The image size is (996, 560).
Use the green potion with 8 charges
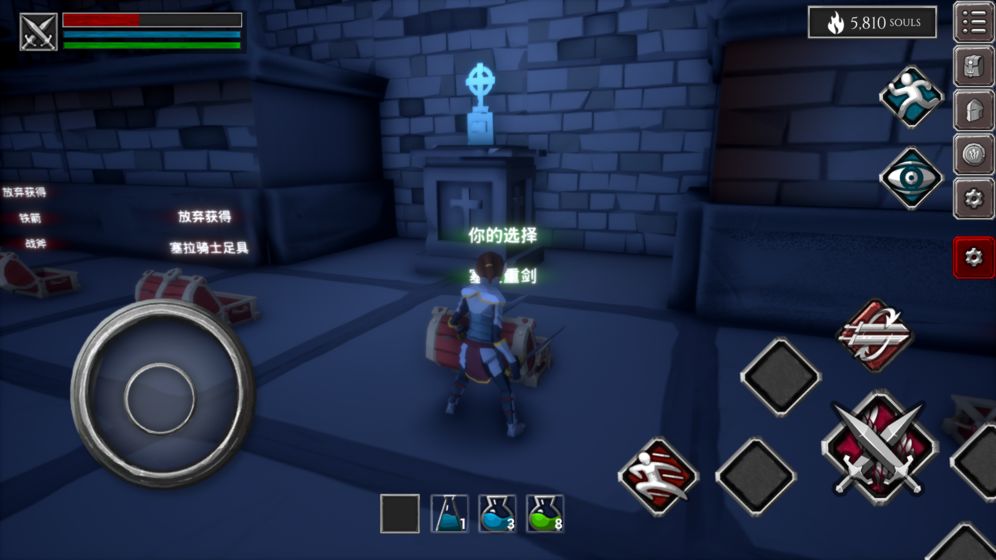pyautogui.click(x=545, y=513)
